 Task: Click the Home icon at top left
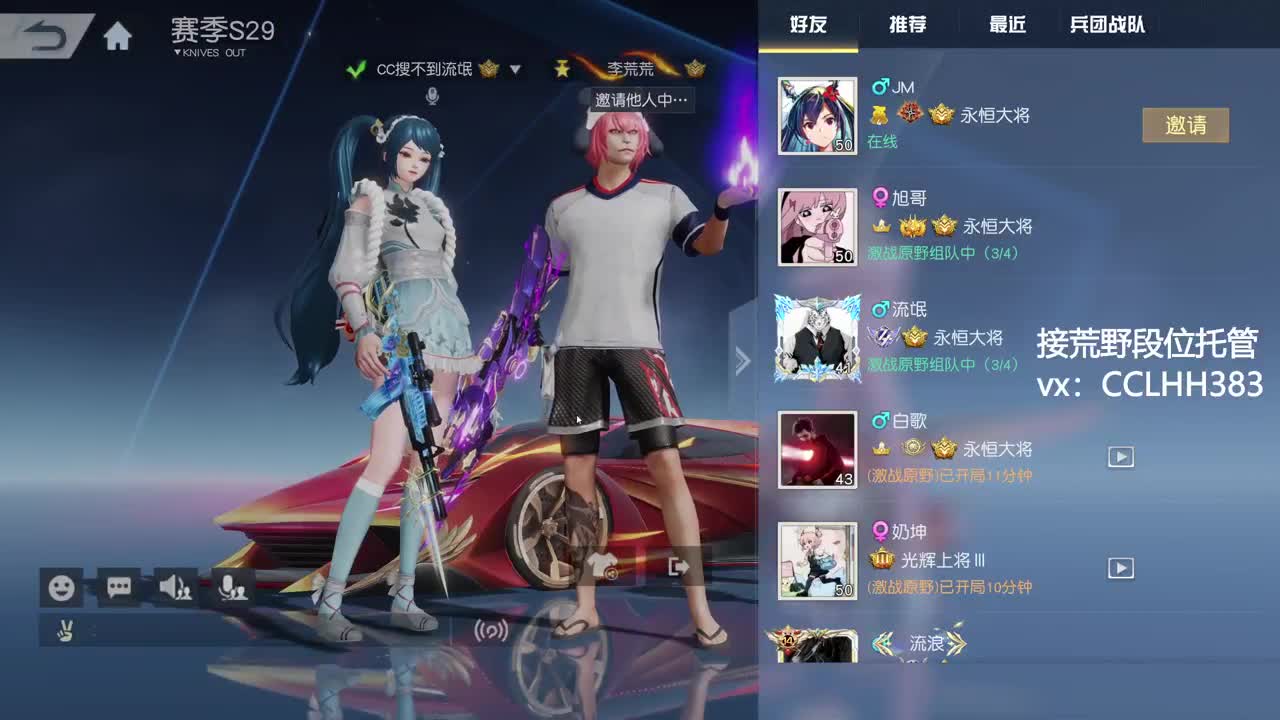(119, 33)
